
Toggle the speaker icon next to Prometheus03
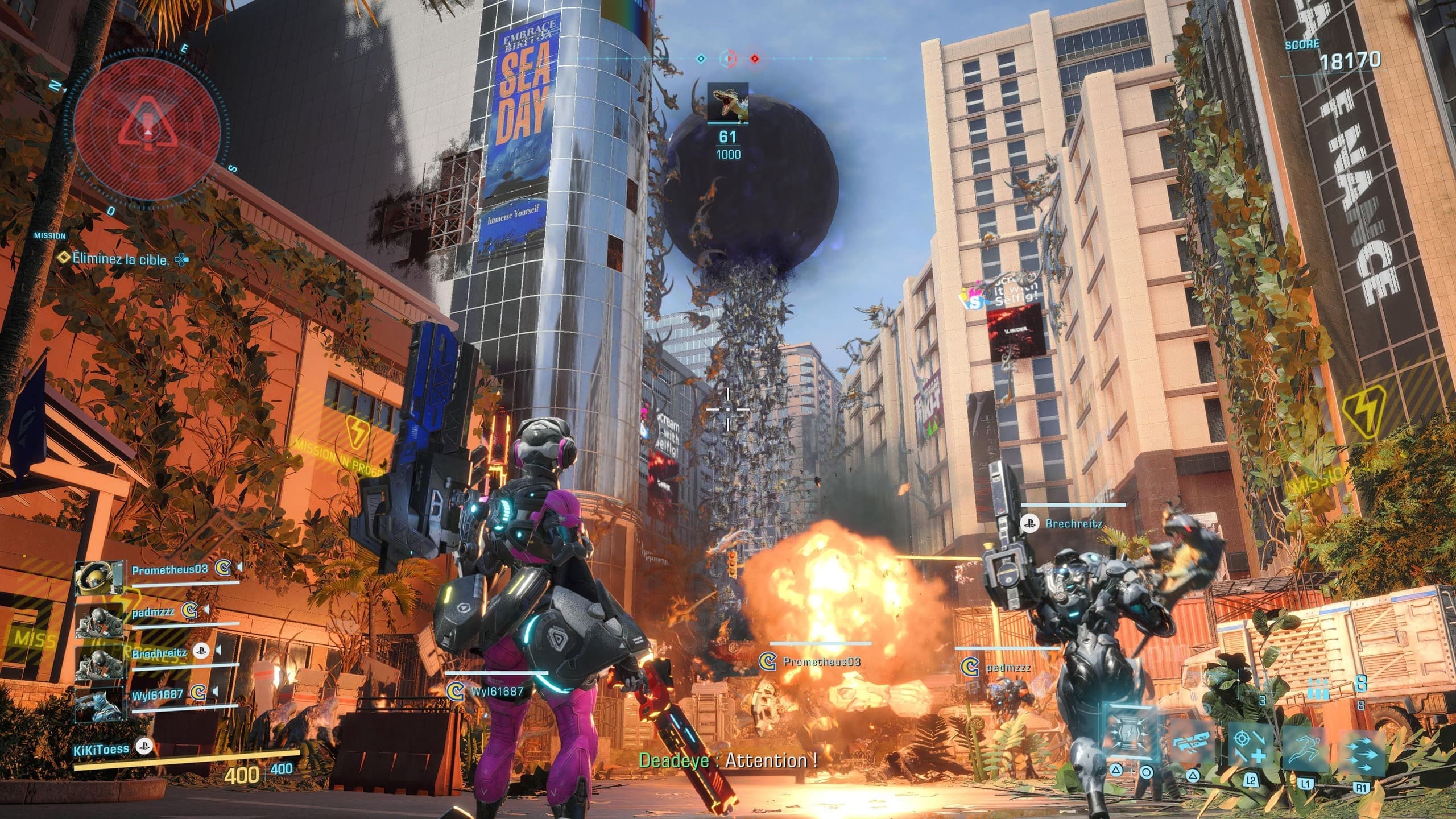click(x=240, y=567)
